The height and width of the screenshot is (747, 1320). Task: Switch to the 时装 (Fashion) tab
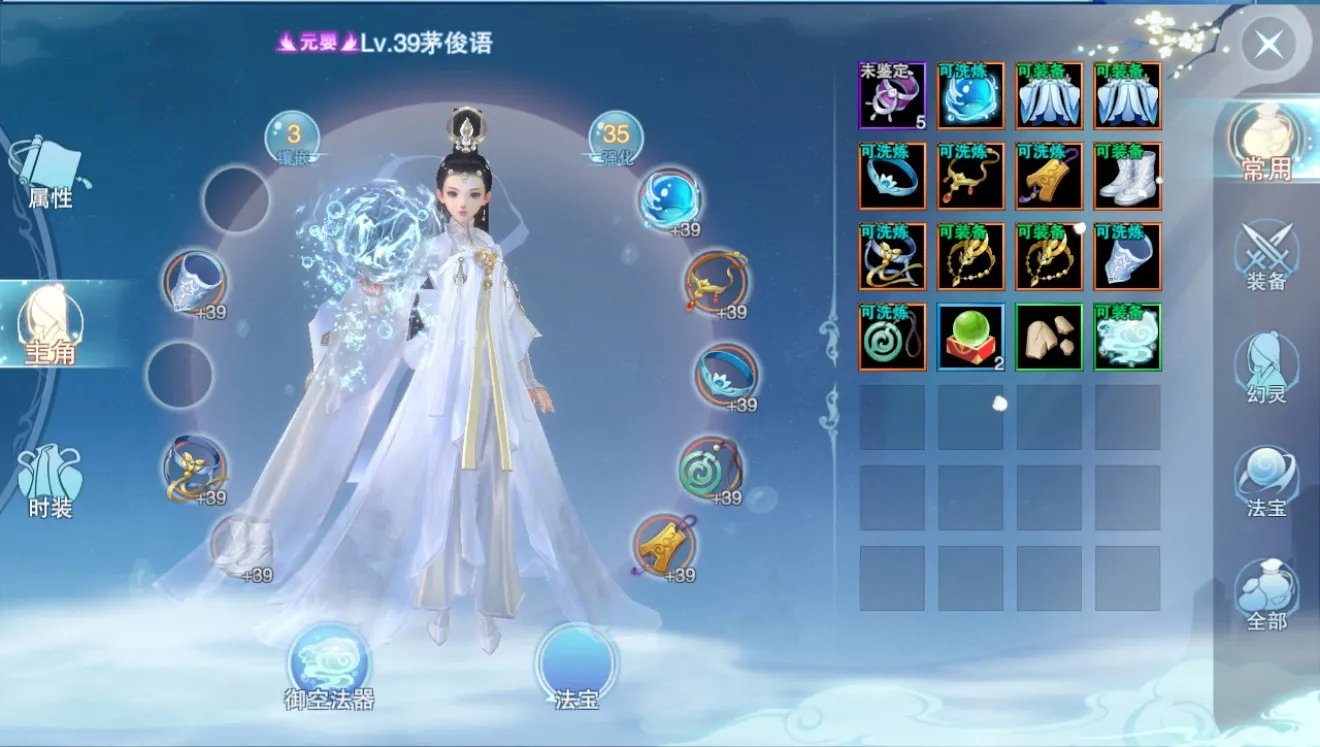pyautogui.click(x=48, y=470)
